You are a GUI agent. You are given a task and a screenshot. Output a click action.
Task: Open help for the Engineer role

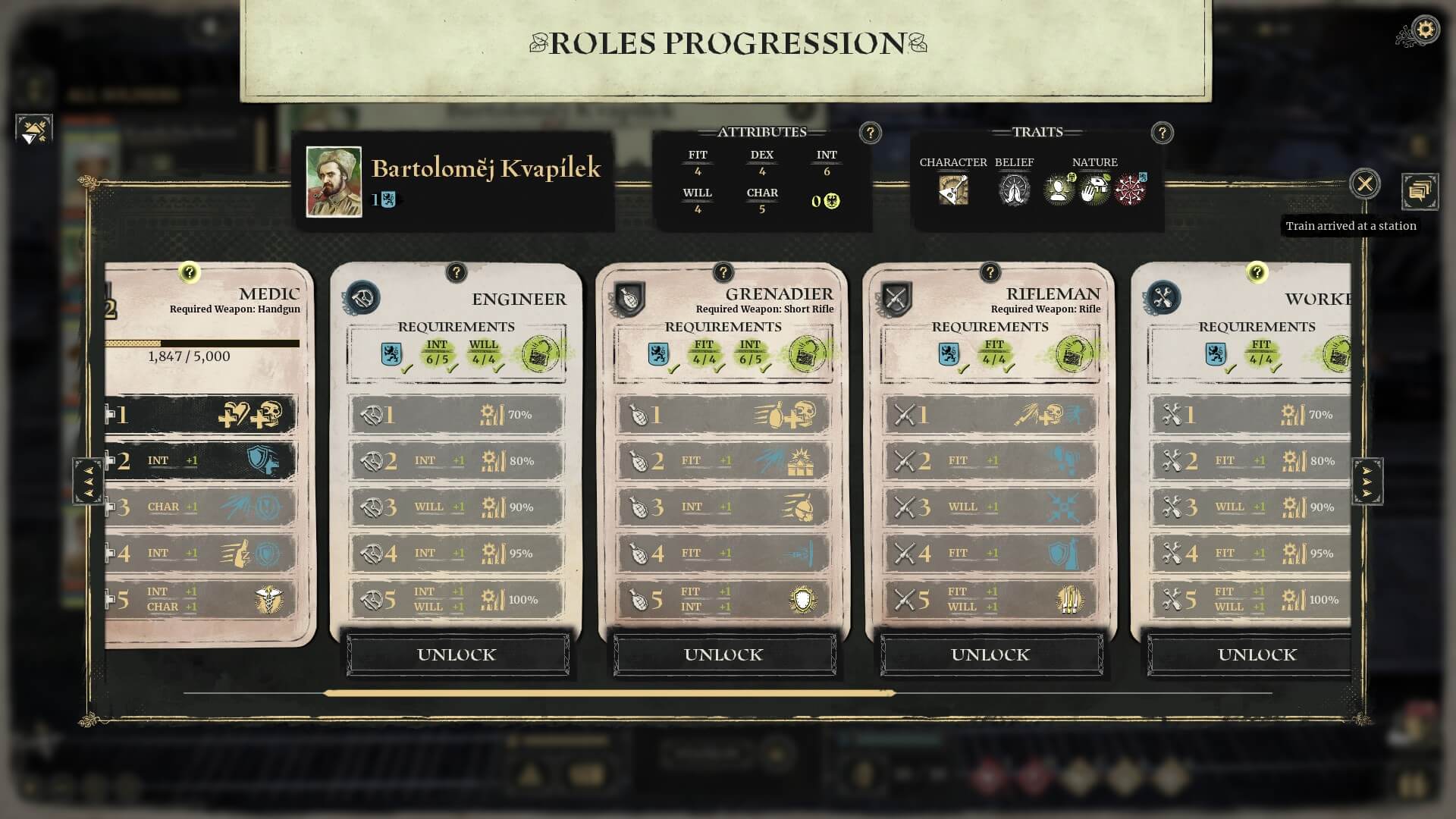(x=456, y=272)
